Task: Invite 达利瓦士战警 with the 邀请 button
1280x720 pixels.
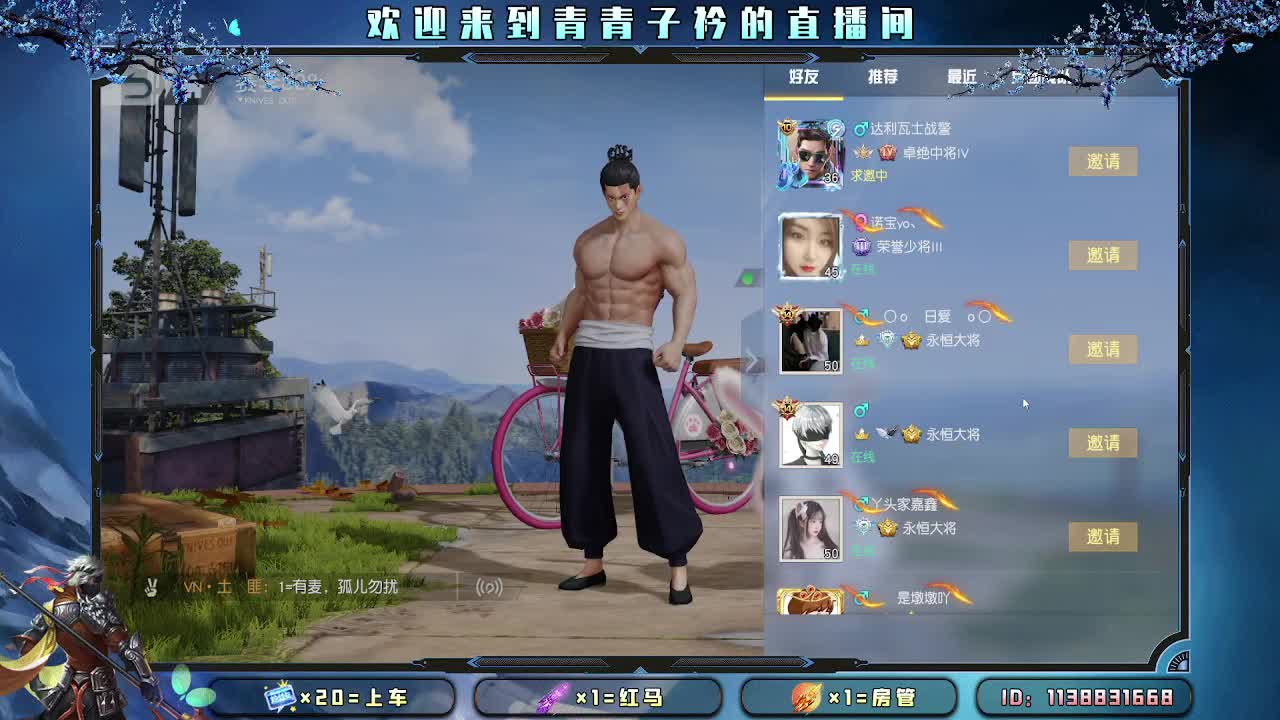Action: (x=1103, y=161)
